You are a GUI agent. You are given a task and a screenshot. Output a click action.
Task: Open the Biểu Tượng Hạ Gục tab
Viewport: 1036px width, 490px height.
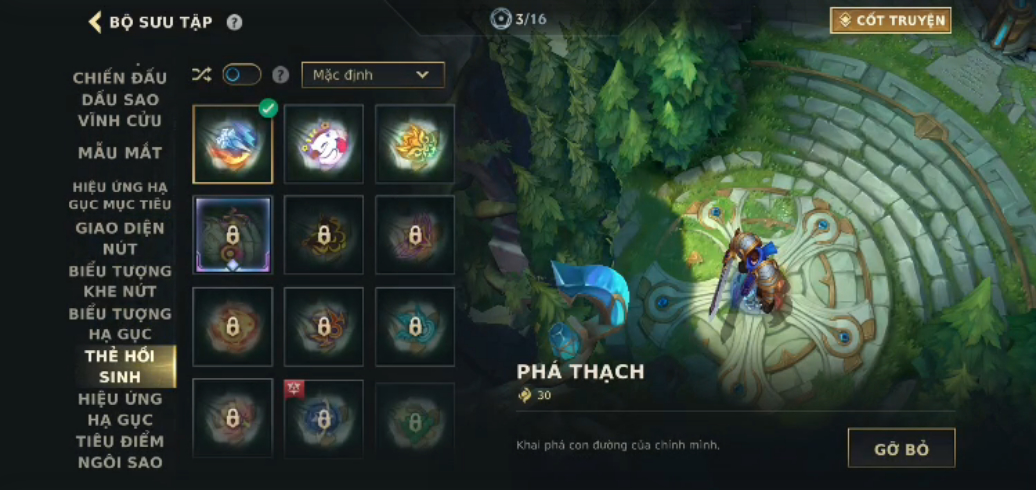[120, 324]
